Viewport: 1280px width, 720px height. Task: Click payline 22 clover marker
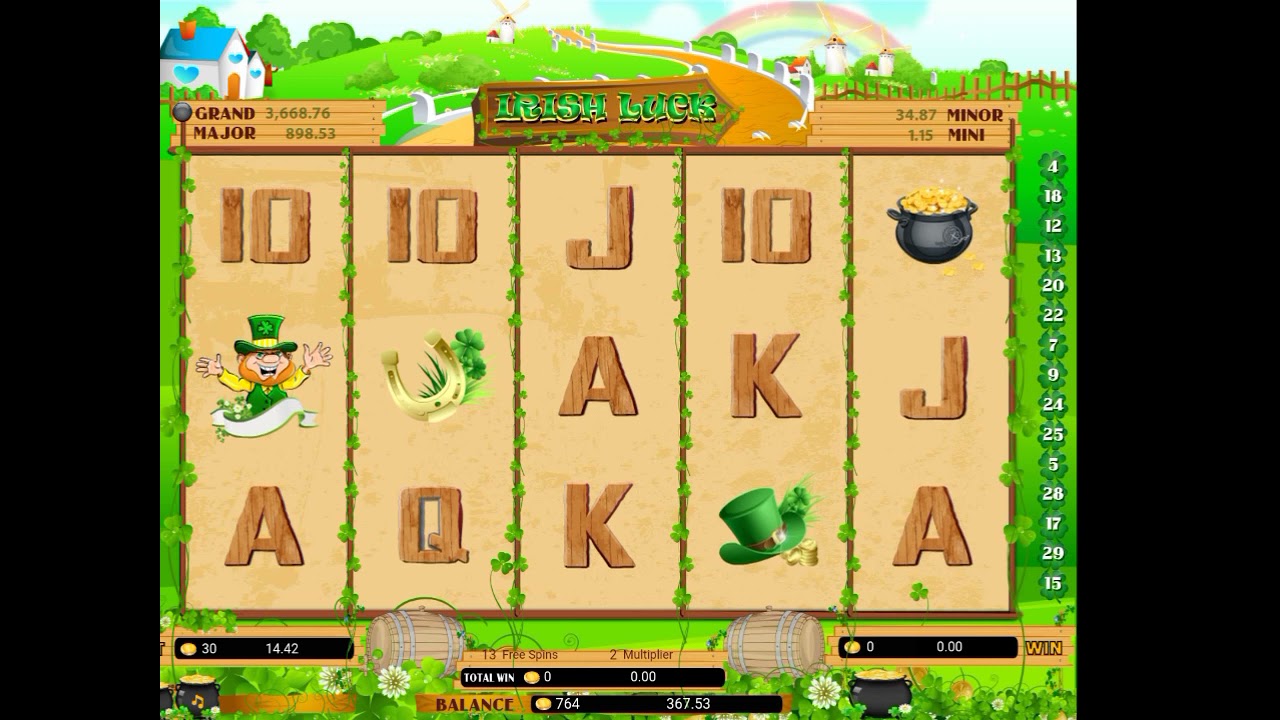(x=1052, y=315)
